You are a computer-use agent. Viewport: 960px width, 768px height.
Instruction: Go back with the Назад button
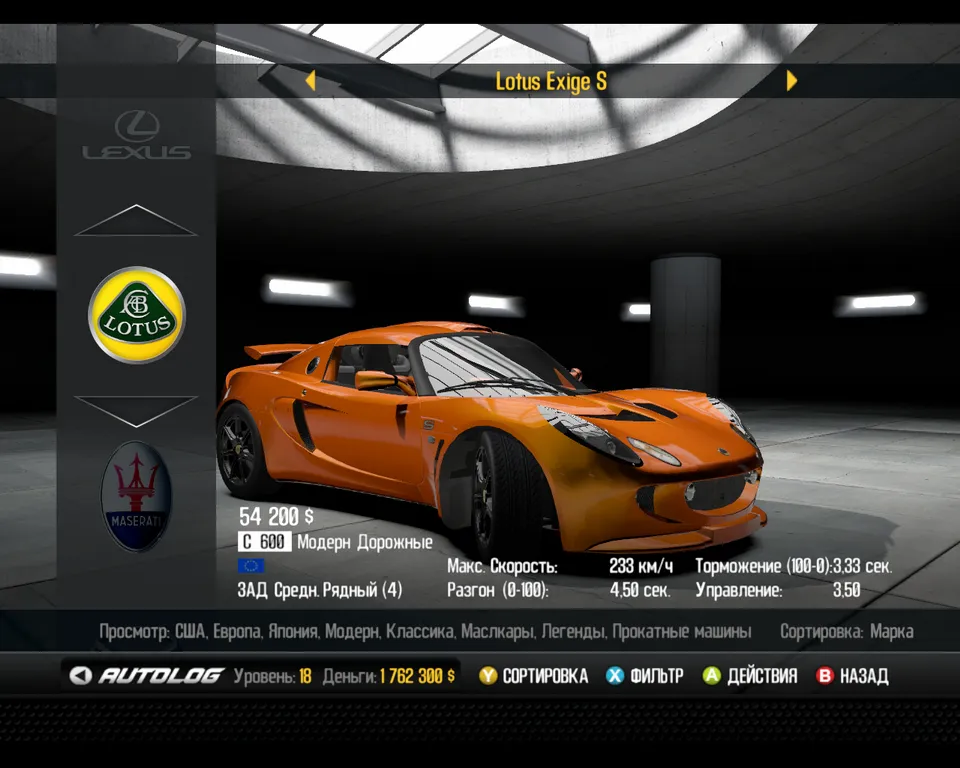pyautogui.click(x=852, y=676)
